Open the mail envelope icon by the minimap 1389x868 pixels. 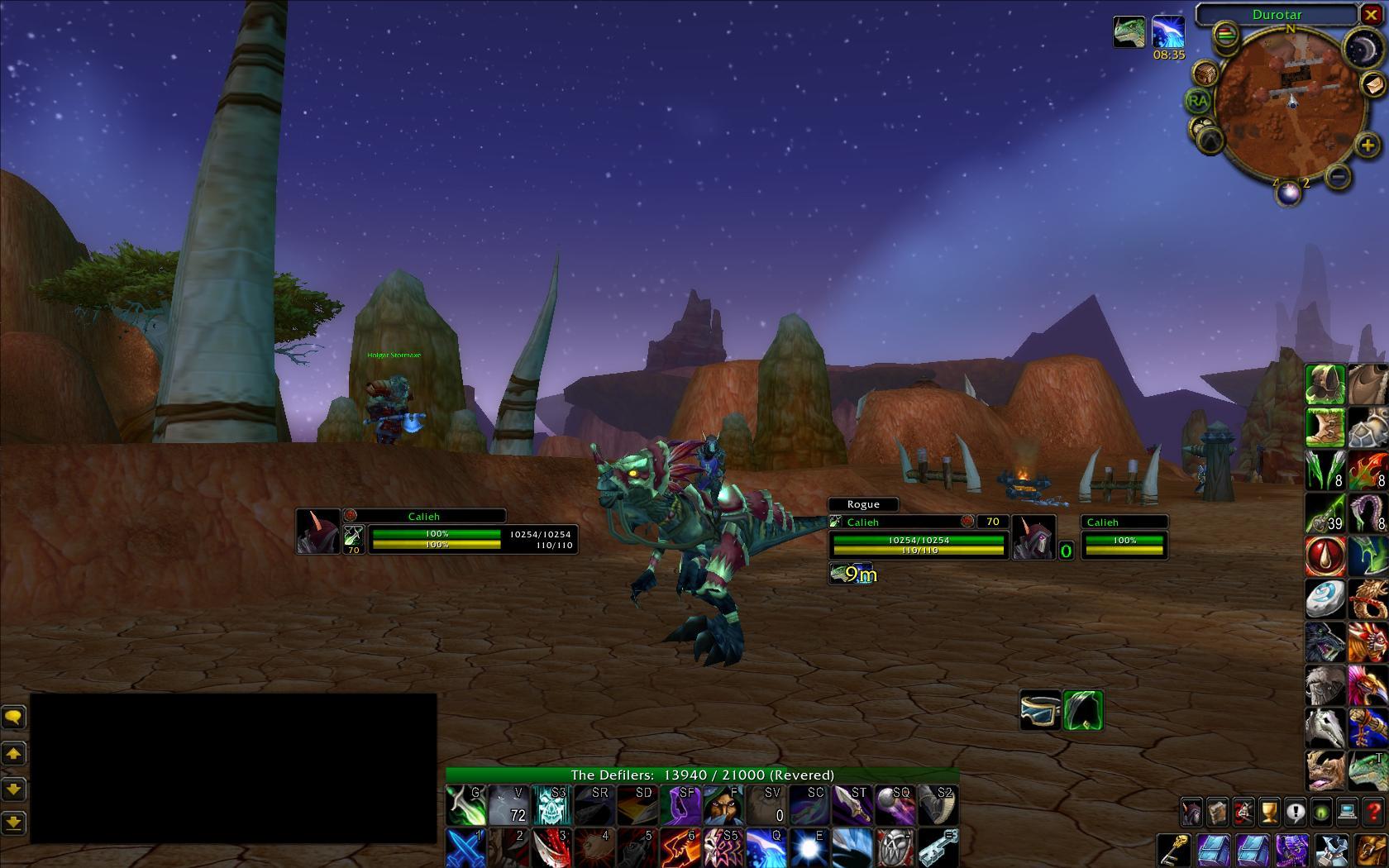point(1373,83)
